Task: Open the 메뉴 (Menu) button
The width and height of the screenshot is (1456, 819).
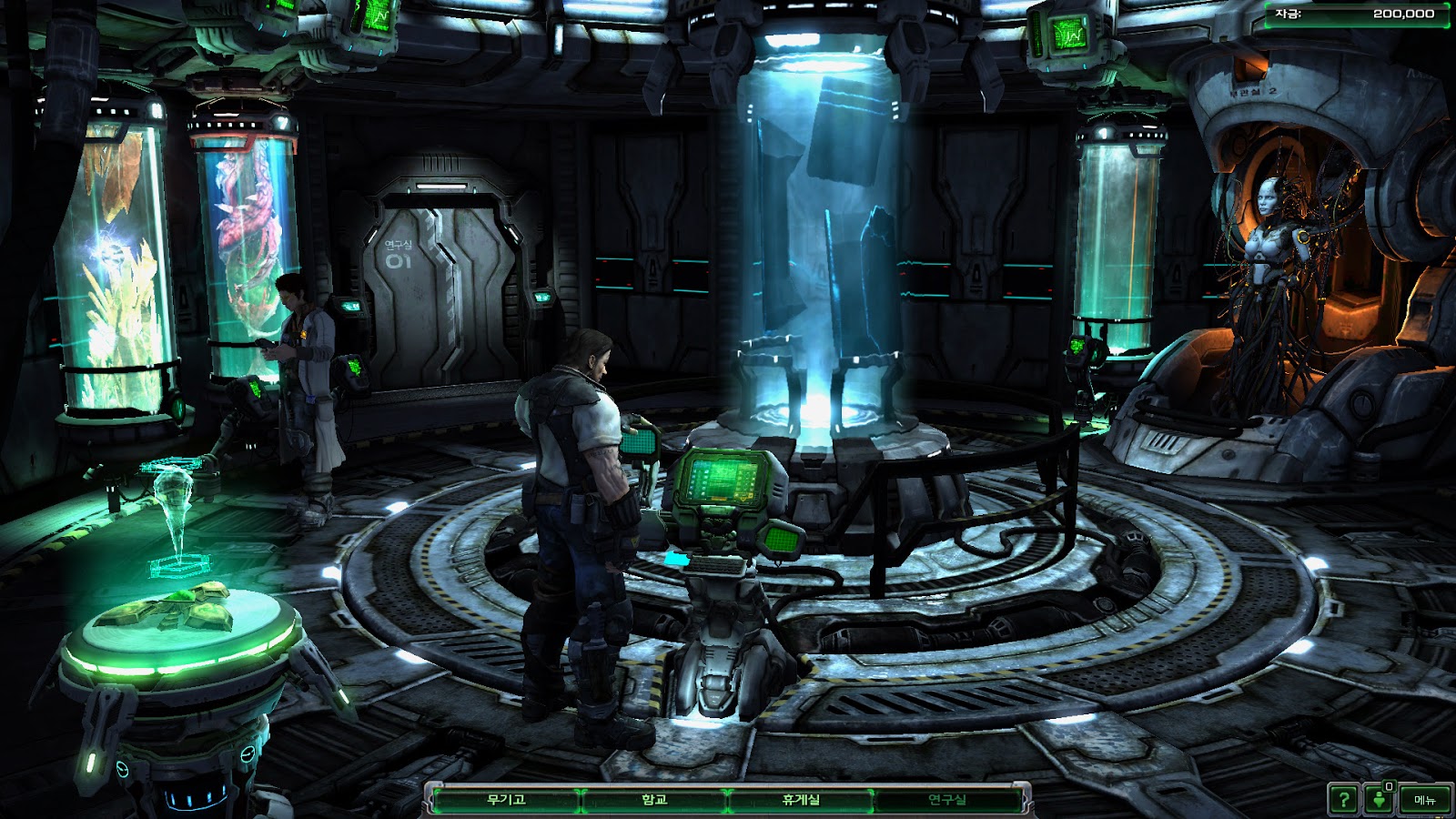Action: [x=1424, y=801]
